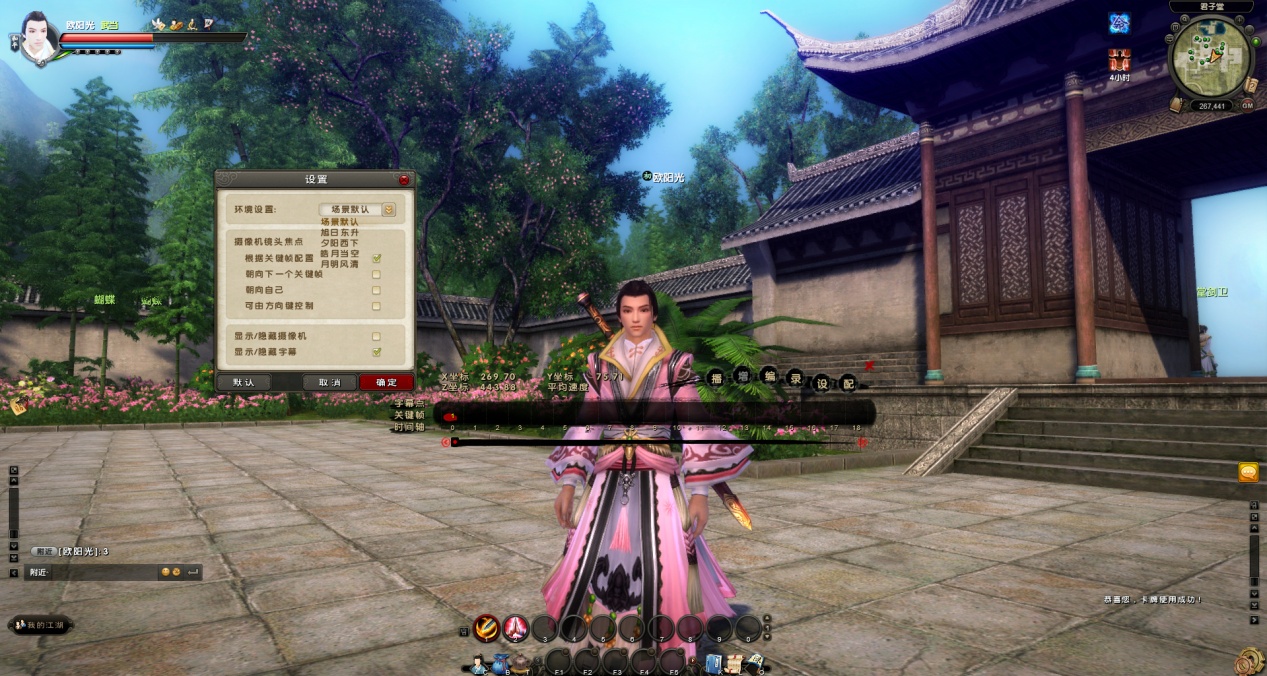Reset settings with the 默认 button
1267x676 pixels.
pyautogui.click(x=244, y=382)
